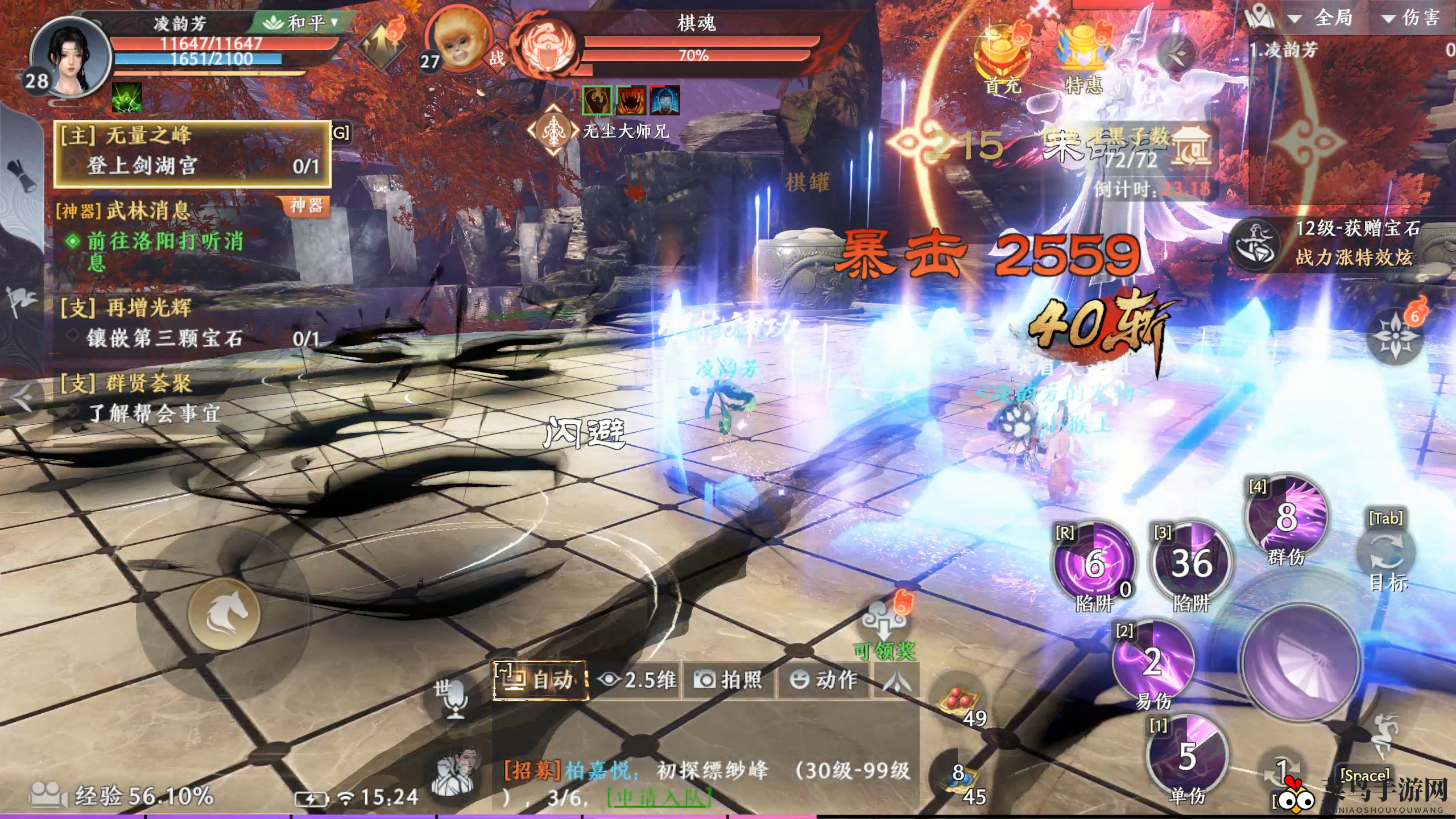Open the 特惠 special deal icon
This screenshot has width=1456, height=819.
(1083, 59)
